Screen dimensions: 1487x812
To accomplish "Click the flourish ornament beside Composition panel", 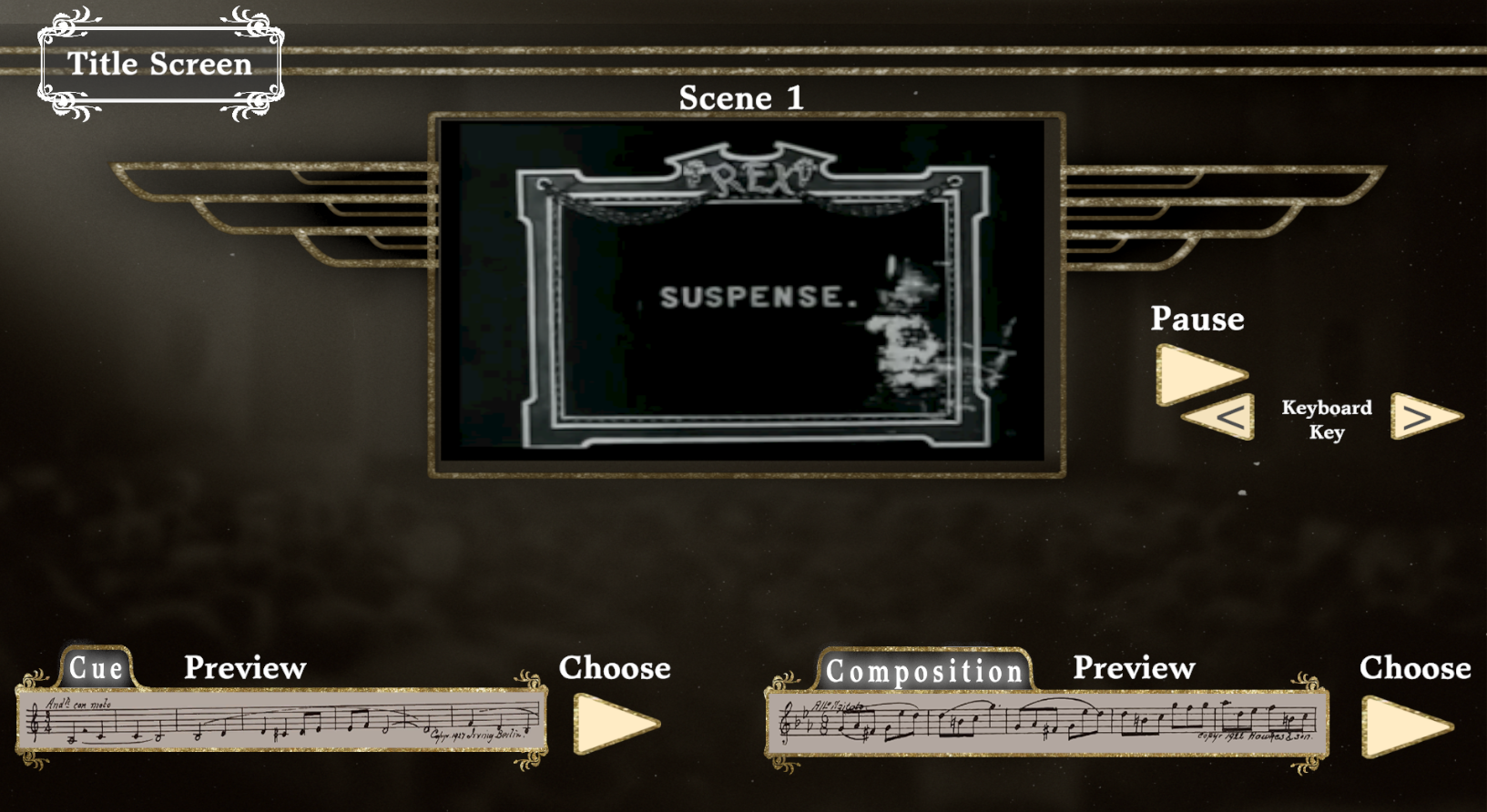I will pyautogui.click(x=783, y=683).
